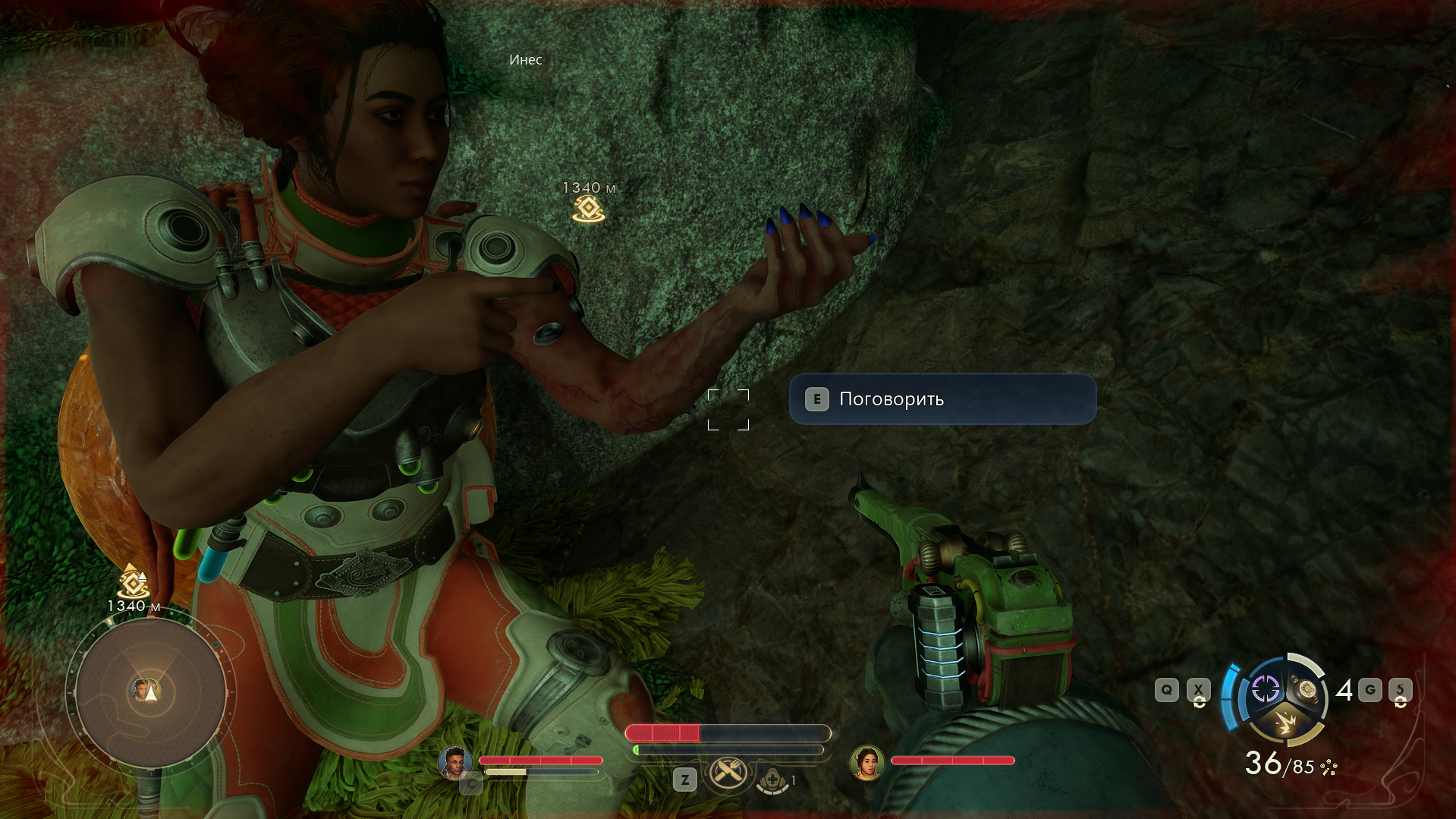Viewport: 1456px width, 819px height.
Task: Select the floating 1340 м objective marker
Action: click(589, 208)
